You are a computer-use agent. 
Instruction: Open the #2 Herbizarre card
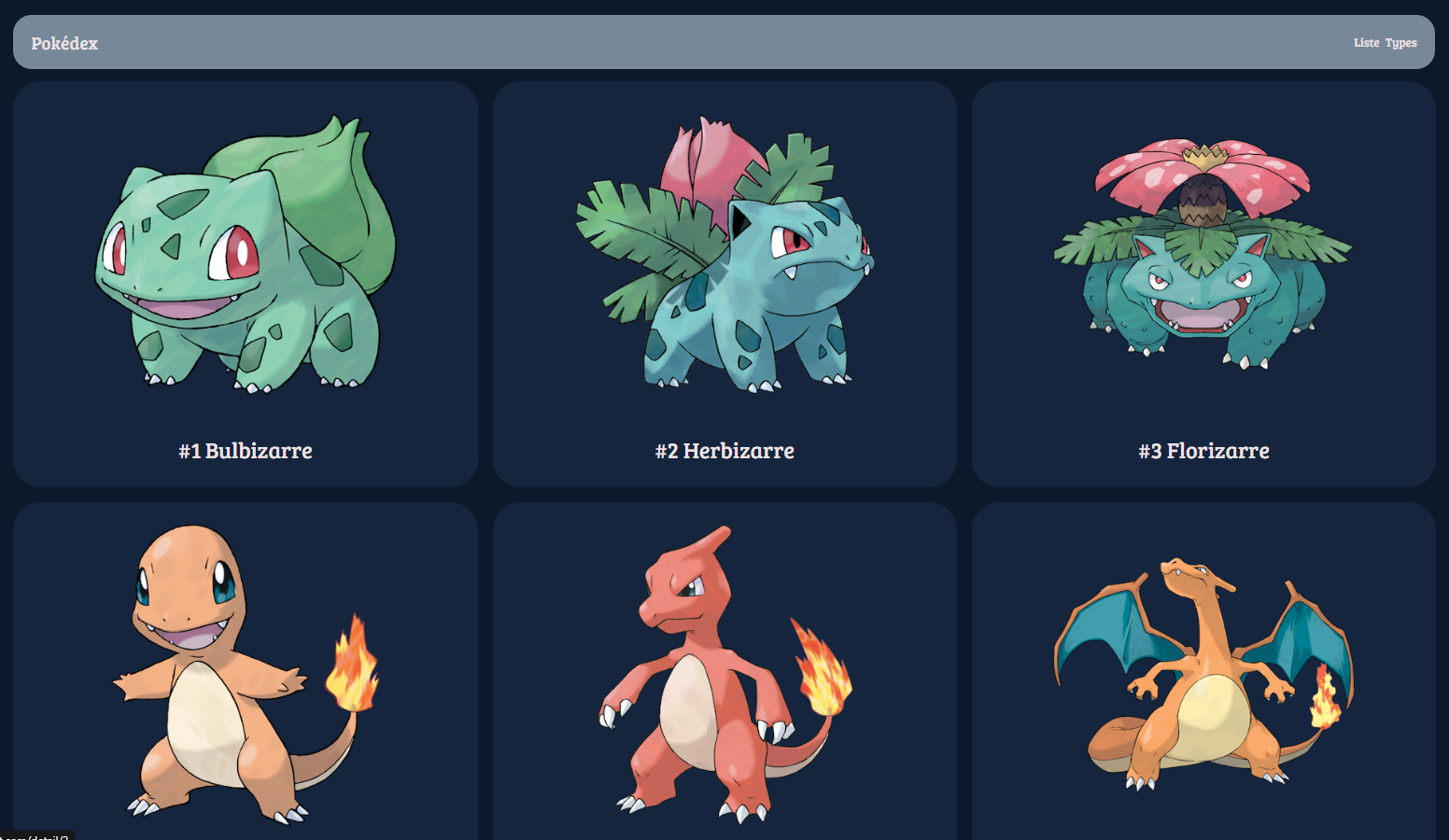point(726,285)
